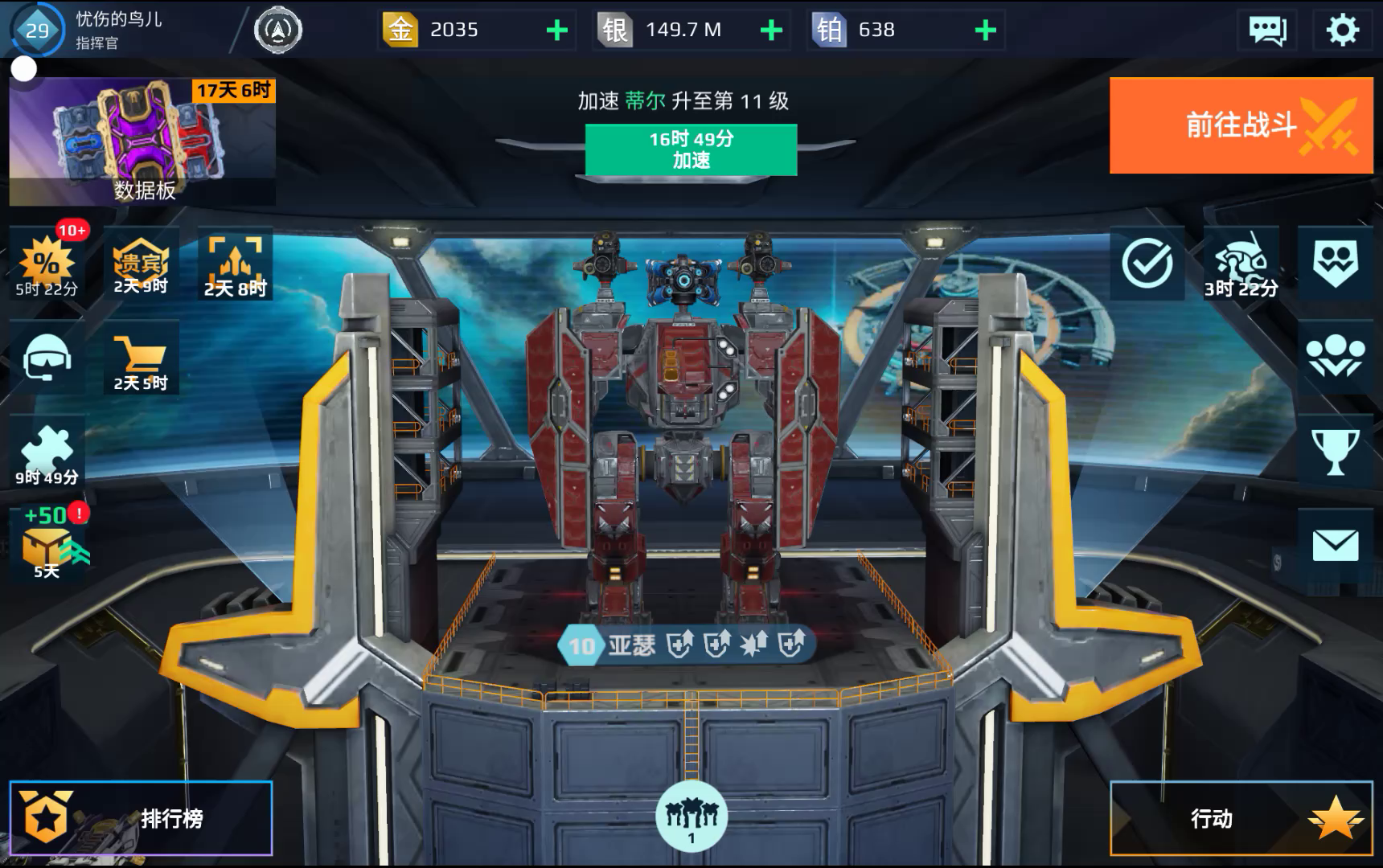Add more platinum with the plus button
This screenshot has width=1383, height=868.
985,31
